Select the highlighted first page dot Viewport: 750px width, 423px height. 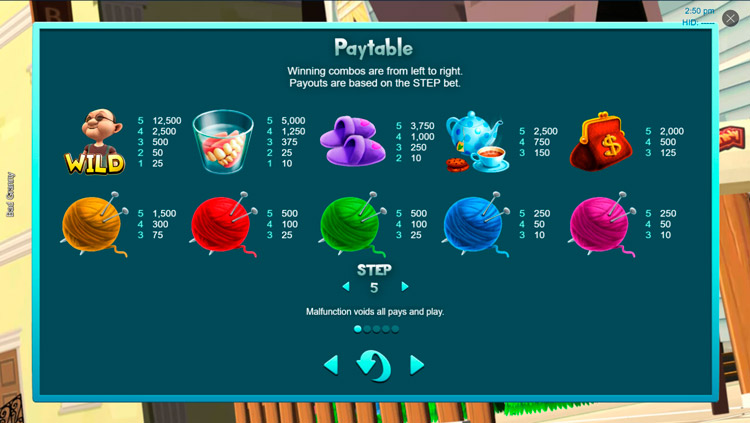[358, 329]
